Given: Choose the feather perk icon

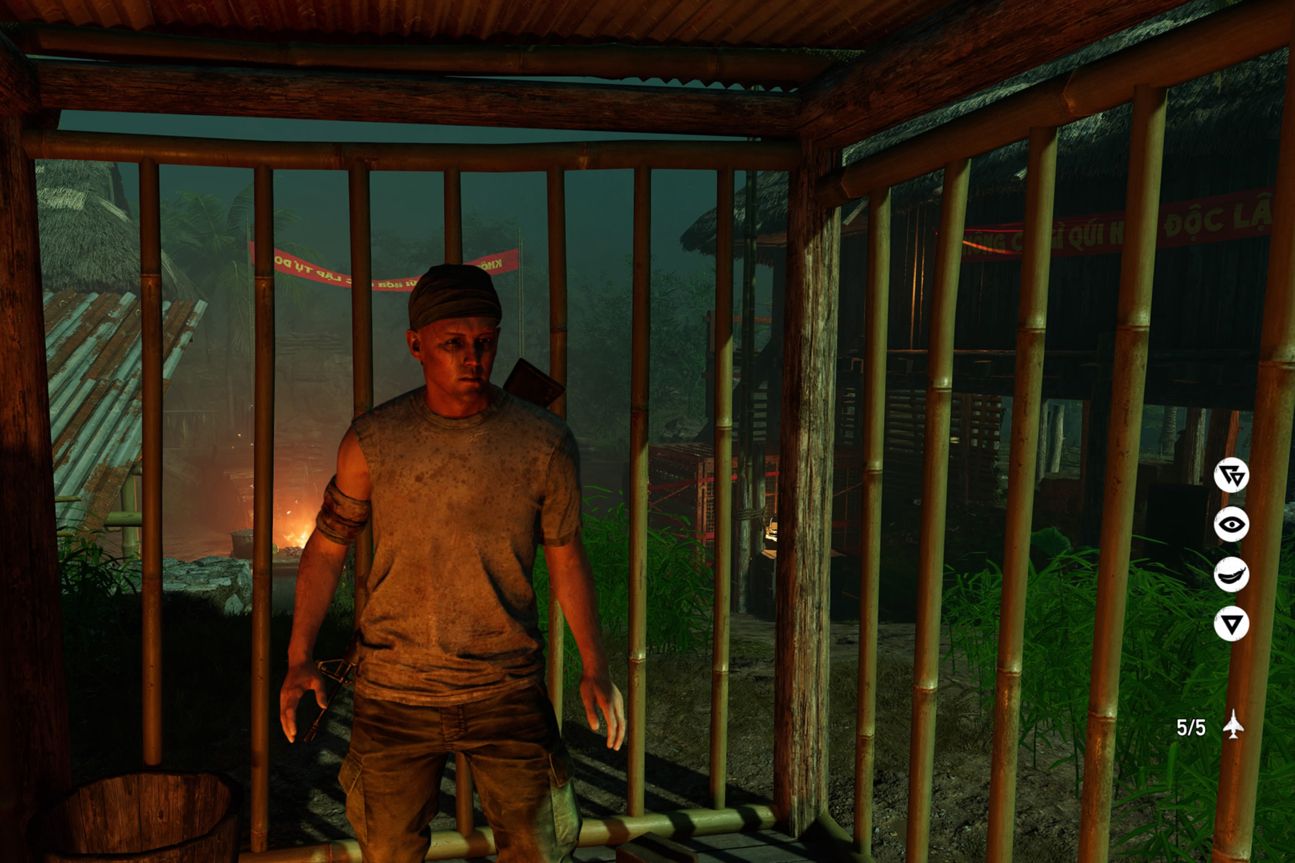Looking at the screenshot, I should pyautogui.click(x=1231, y=574).
